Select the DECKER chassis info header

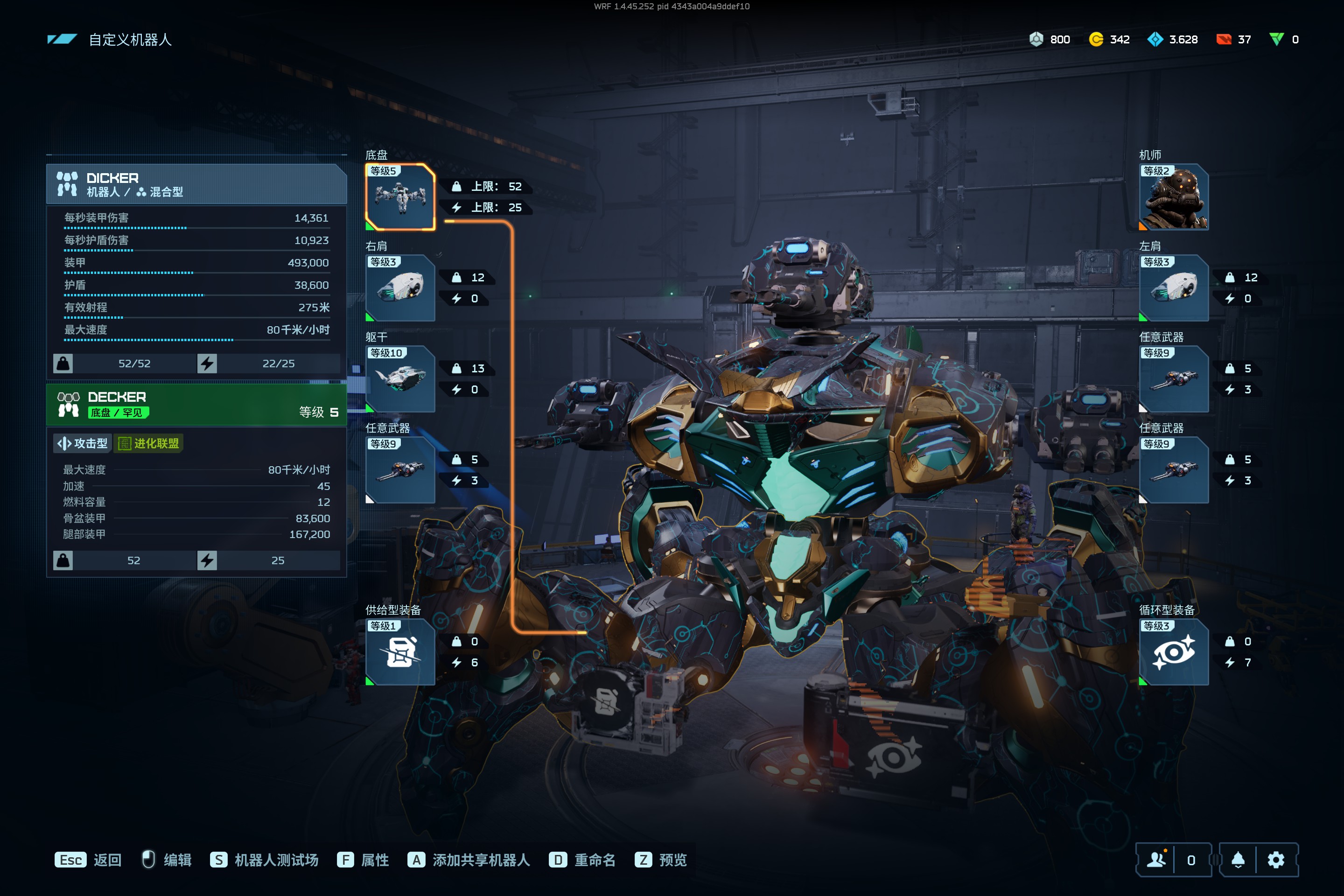click(196, 405)
